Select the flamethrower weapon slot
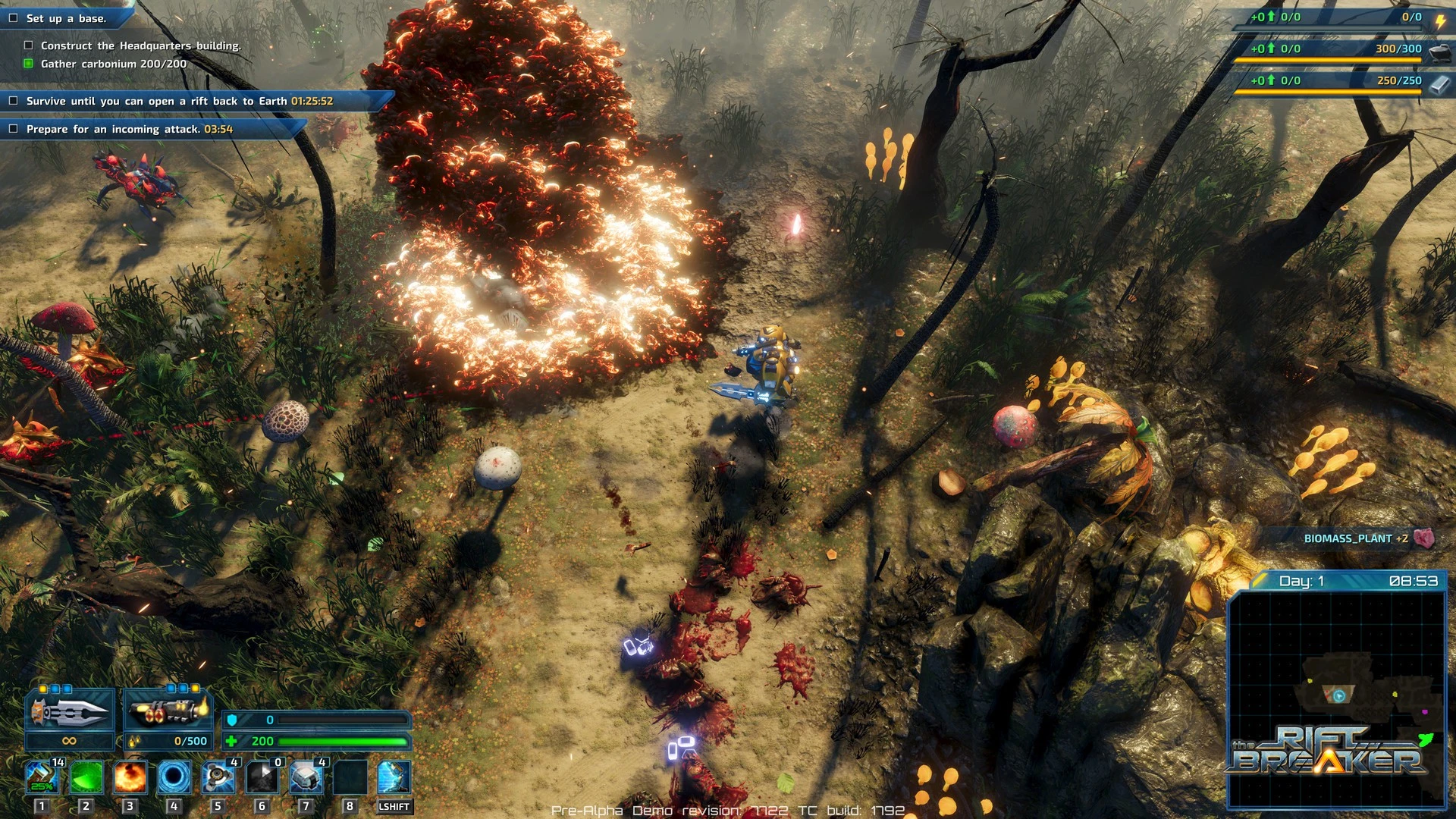 point(168,711)
